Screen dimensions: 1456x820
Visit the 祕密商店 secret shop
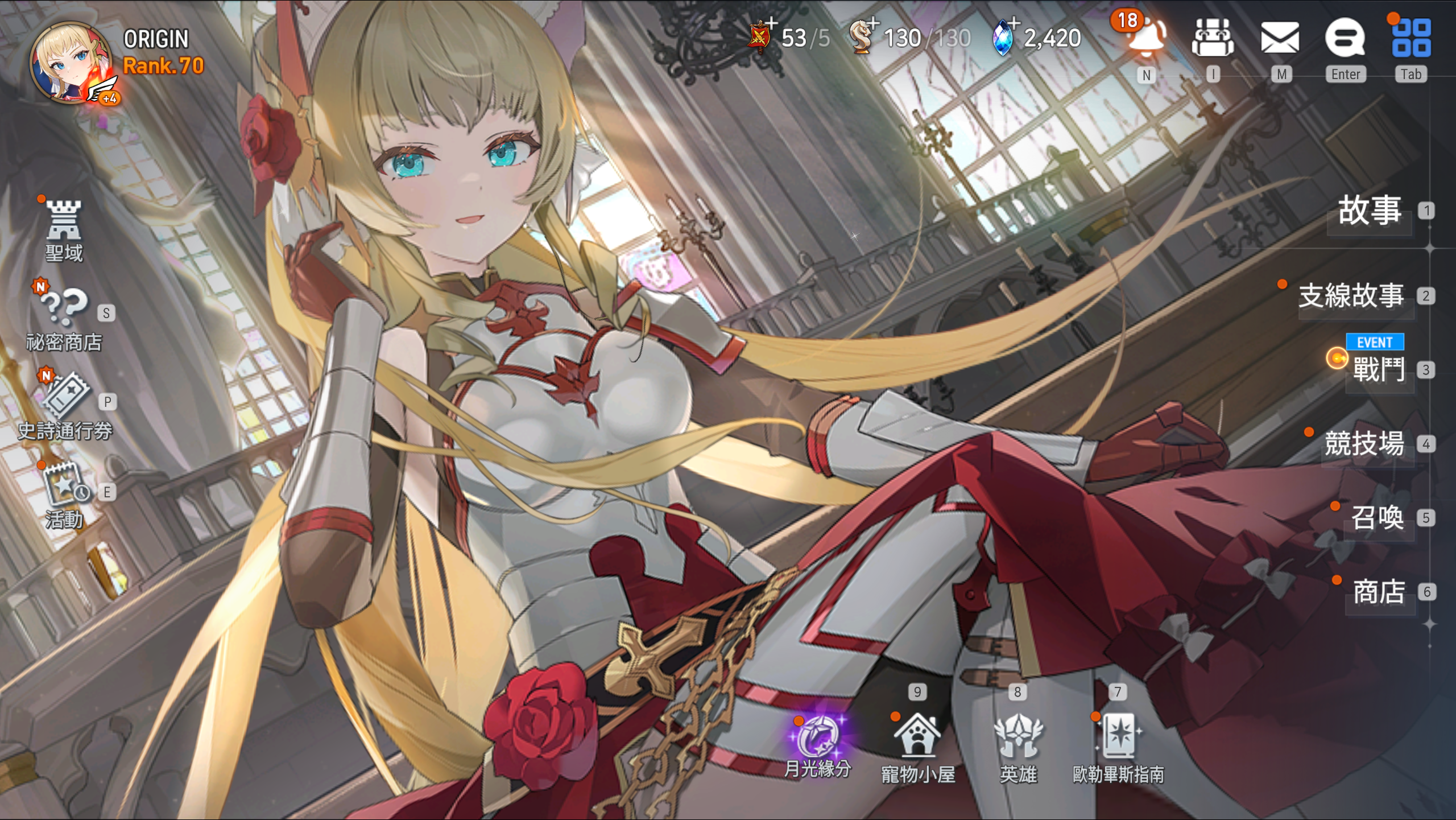(x=64, y=319)
